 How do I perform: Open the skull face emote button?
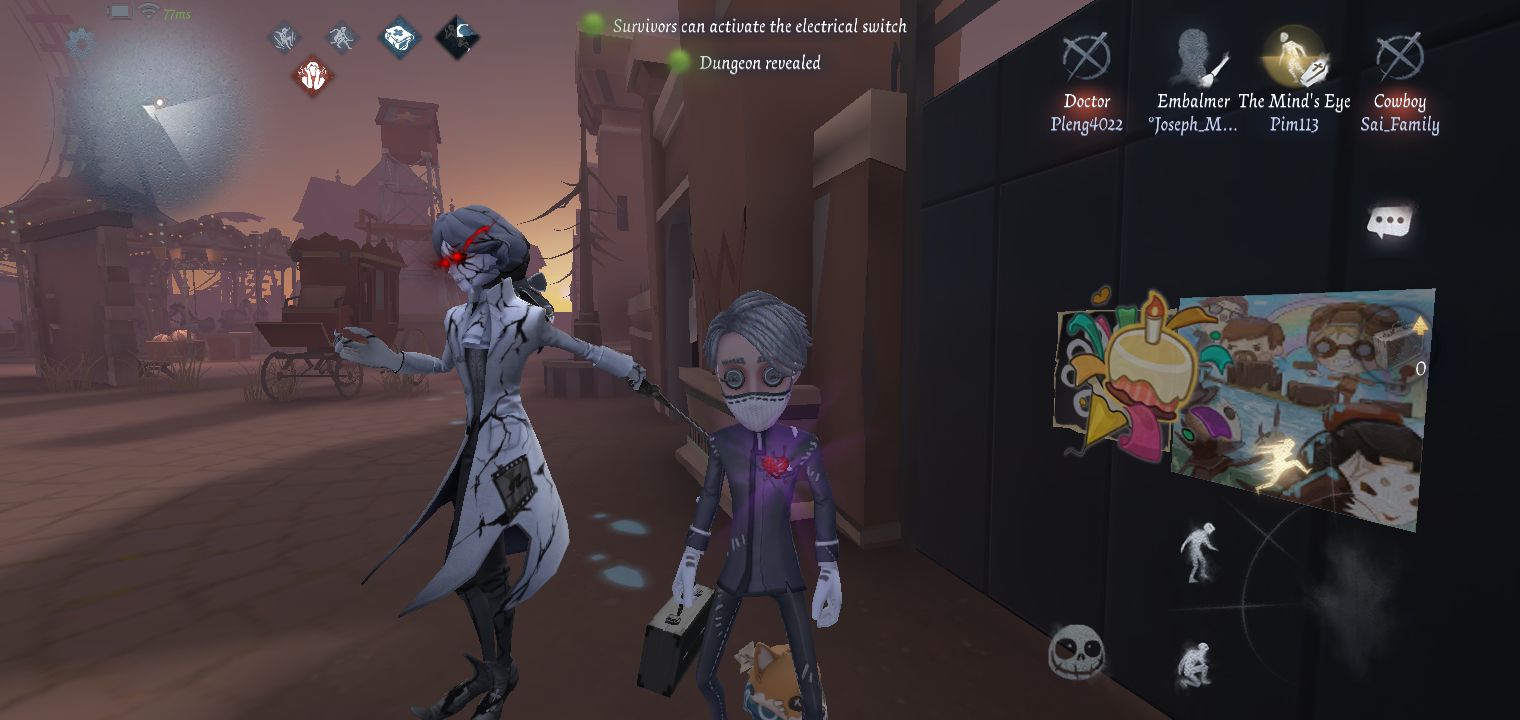coord(1075,653)
